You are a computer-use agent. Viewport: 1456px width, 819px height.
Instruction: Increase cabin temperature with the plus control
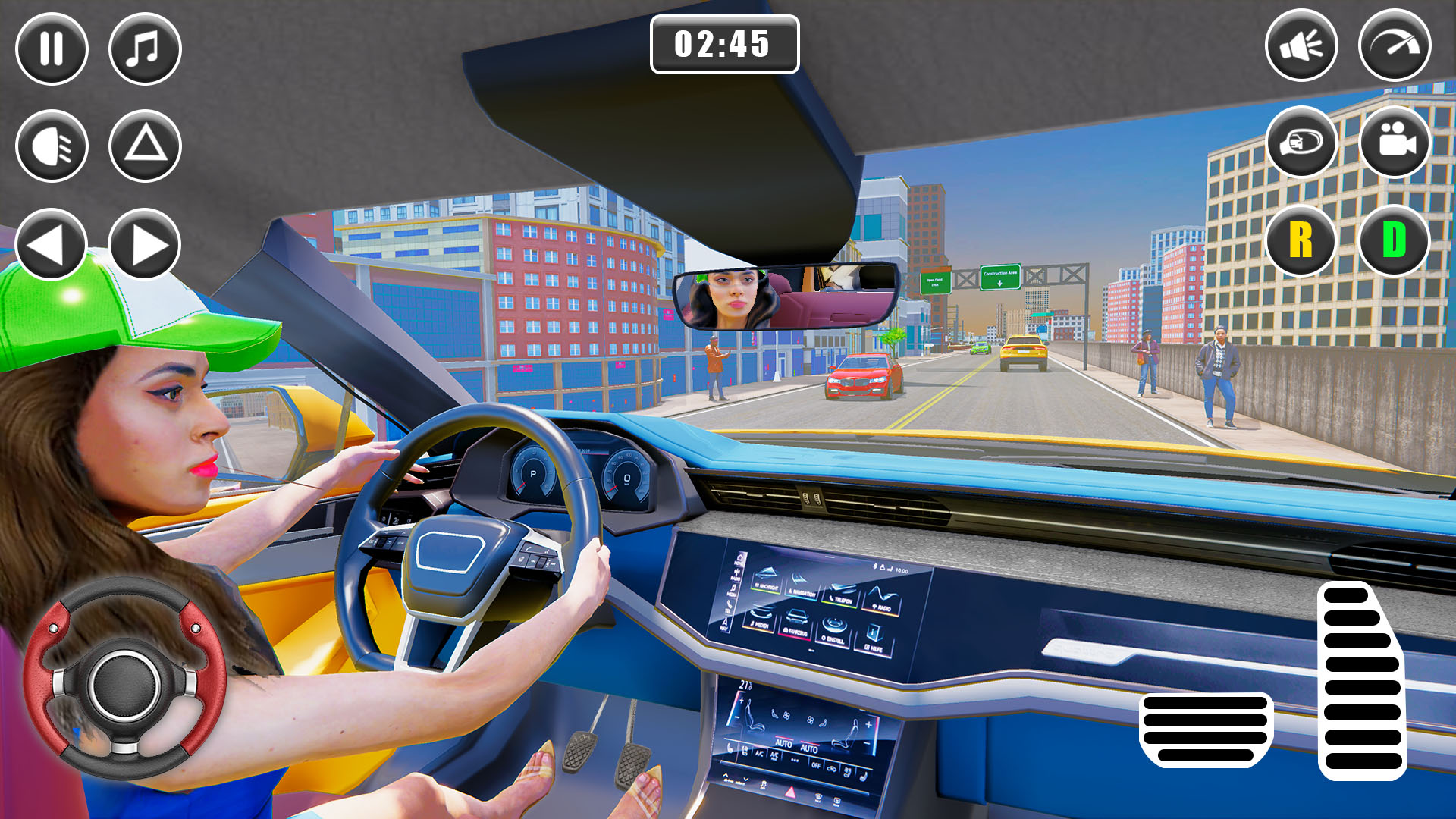click(x=742, y=701)
